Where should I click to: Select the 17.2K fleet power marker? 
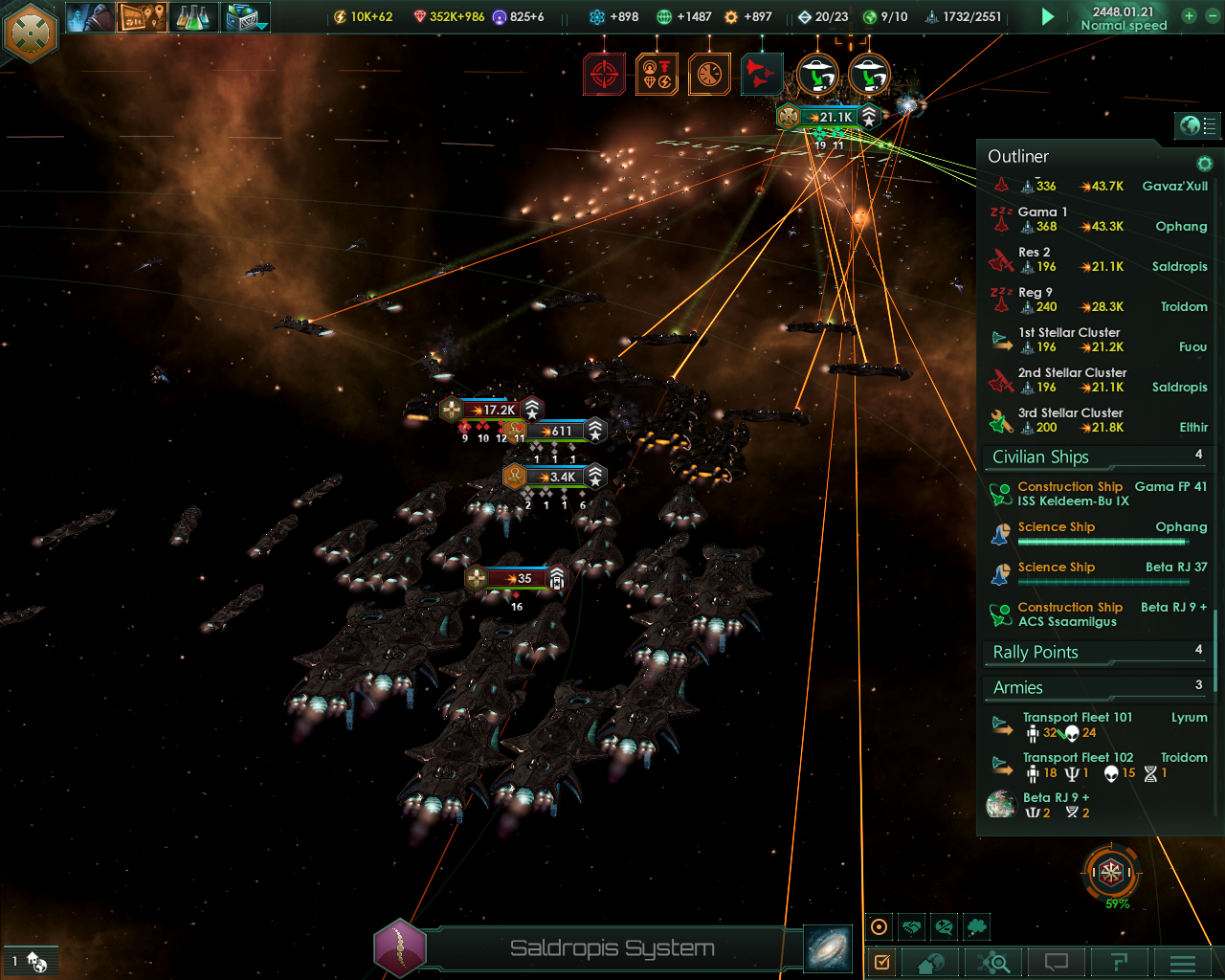(x=492, y=410)
